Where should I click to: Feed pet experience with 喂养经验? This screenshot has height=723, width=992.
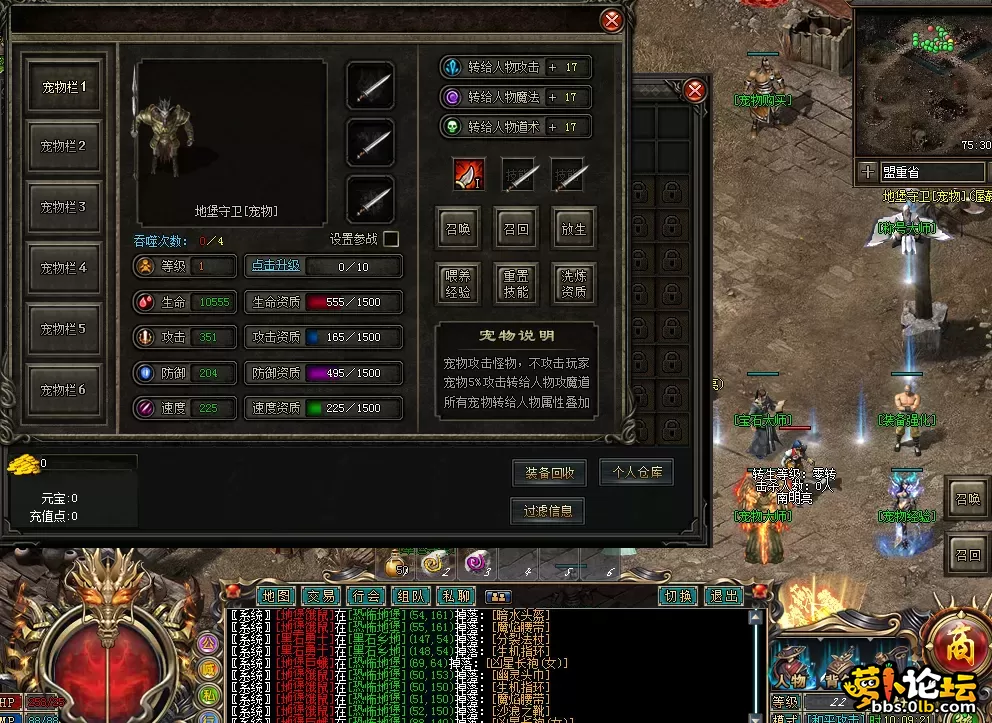[x=458, y=285]
